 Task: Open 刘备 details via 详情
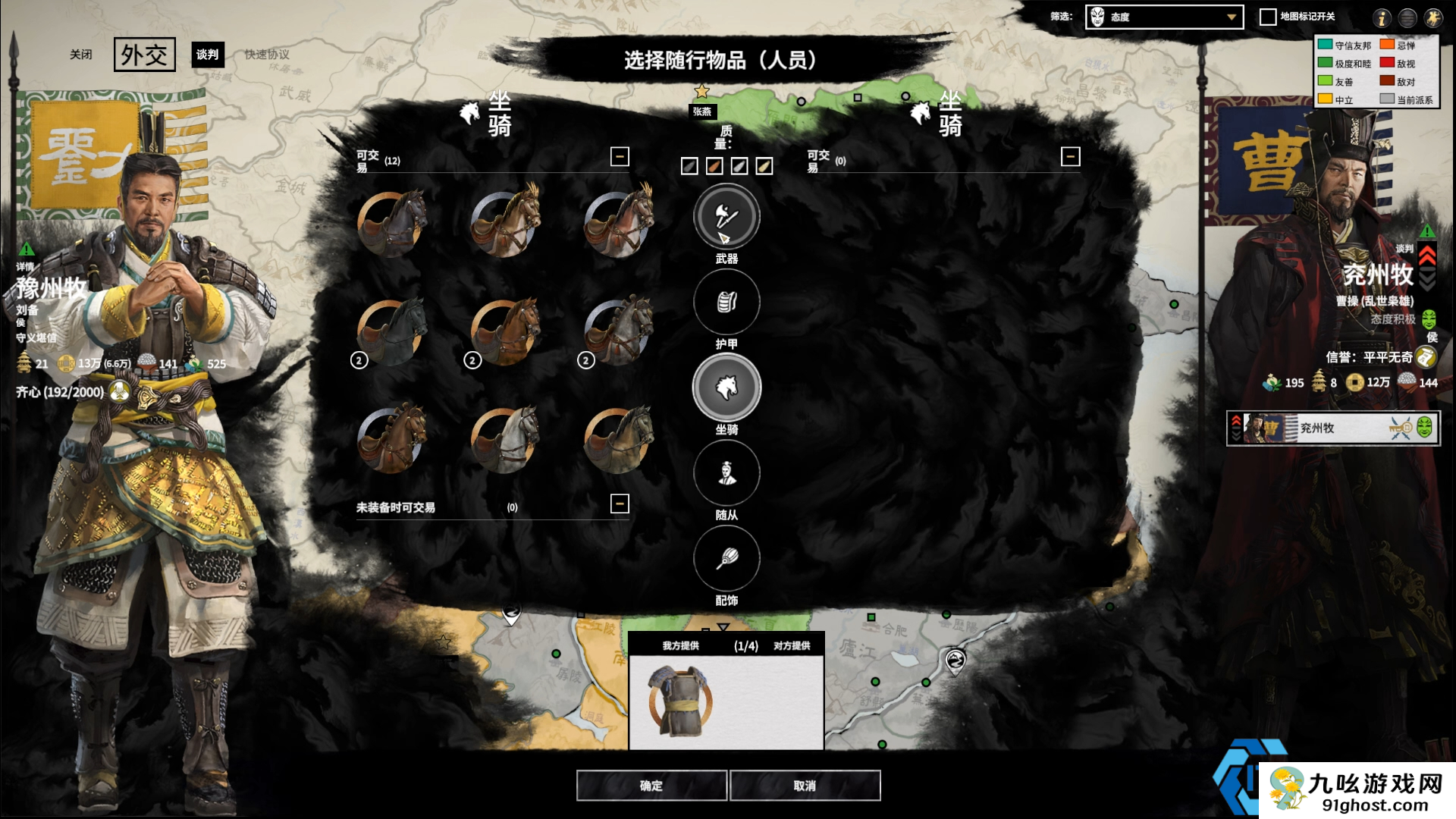click(x=25, y=267)
